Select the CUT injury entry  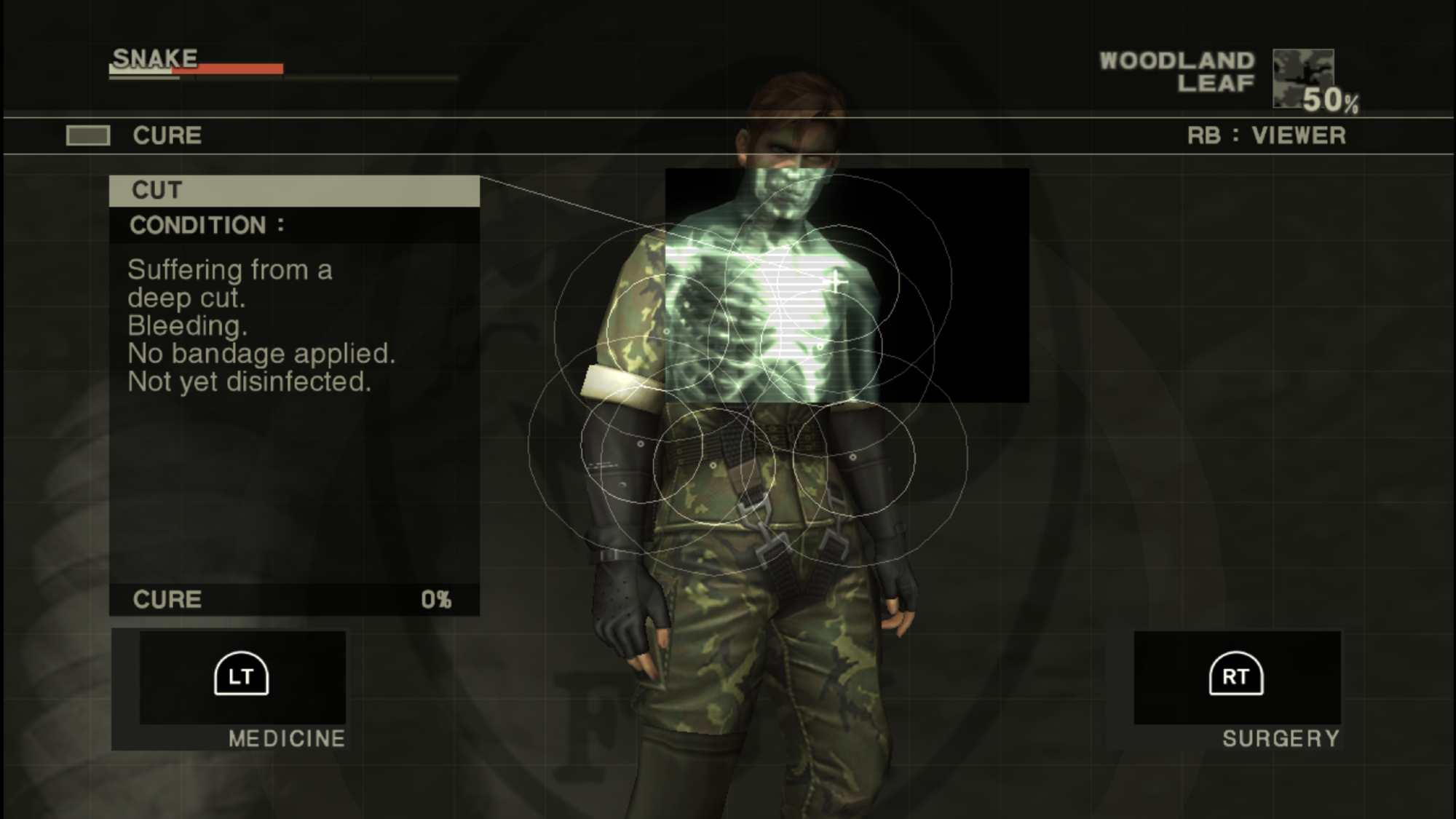point(294,191)
